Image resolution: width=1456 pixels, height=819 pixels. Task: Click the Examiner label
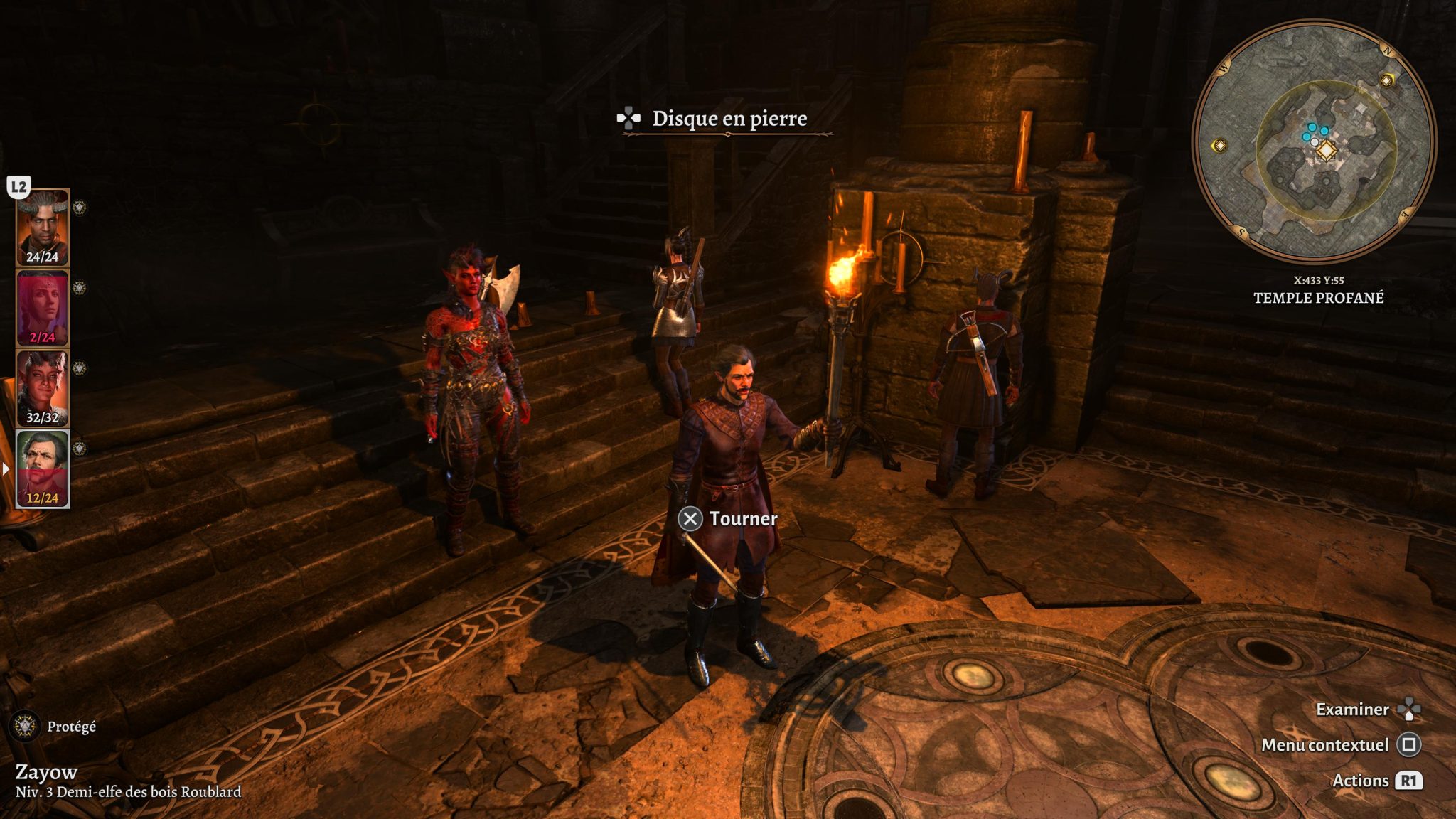(x=1352, y=710)
